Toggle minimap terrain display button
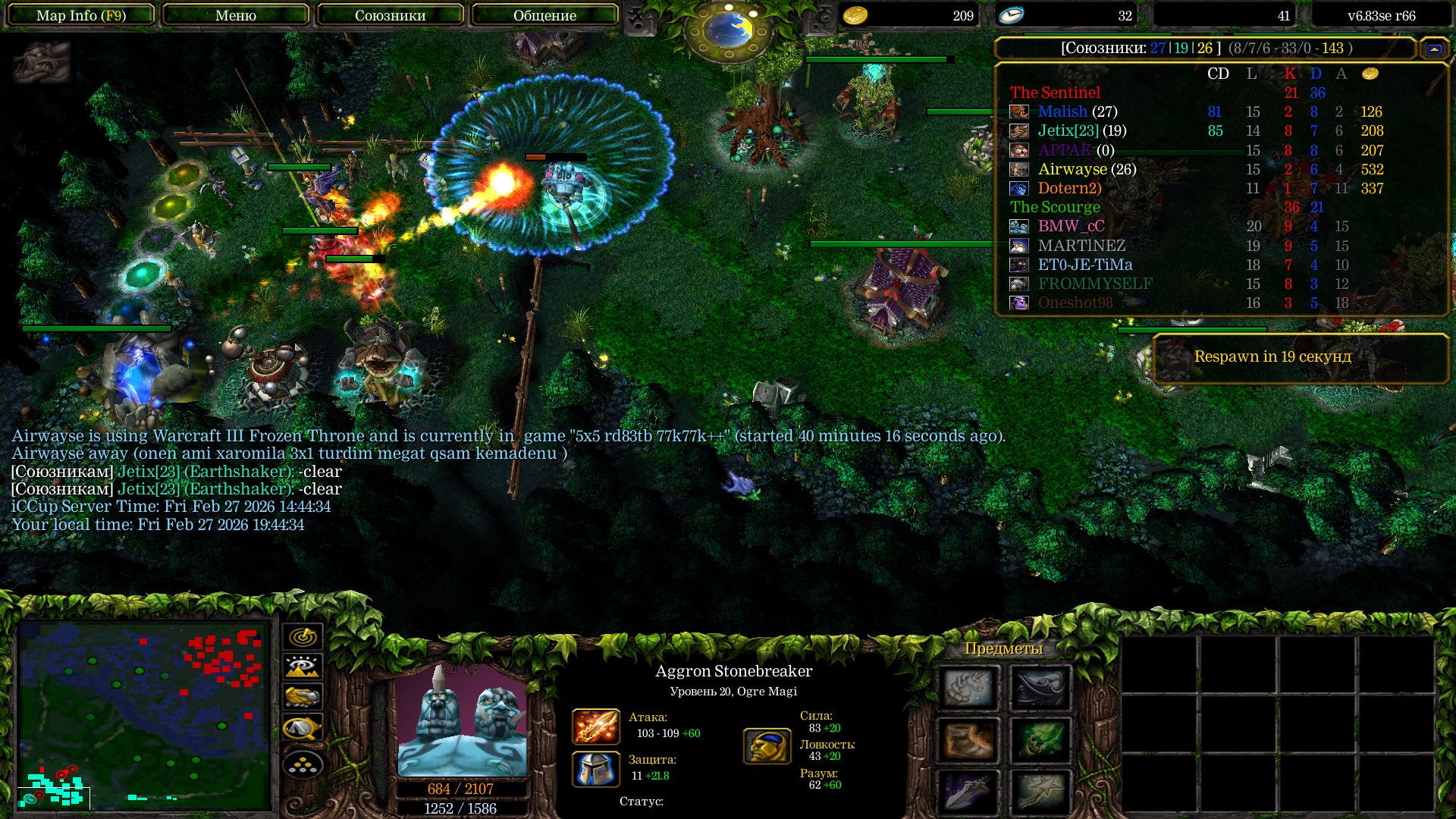The image size is (1456, 819). (303, 667)
